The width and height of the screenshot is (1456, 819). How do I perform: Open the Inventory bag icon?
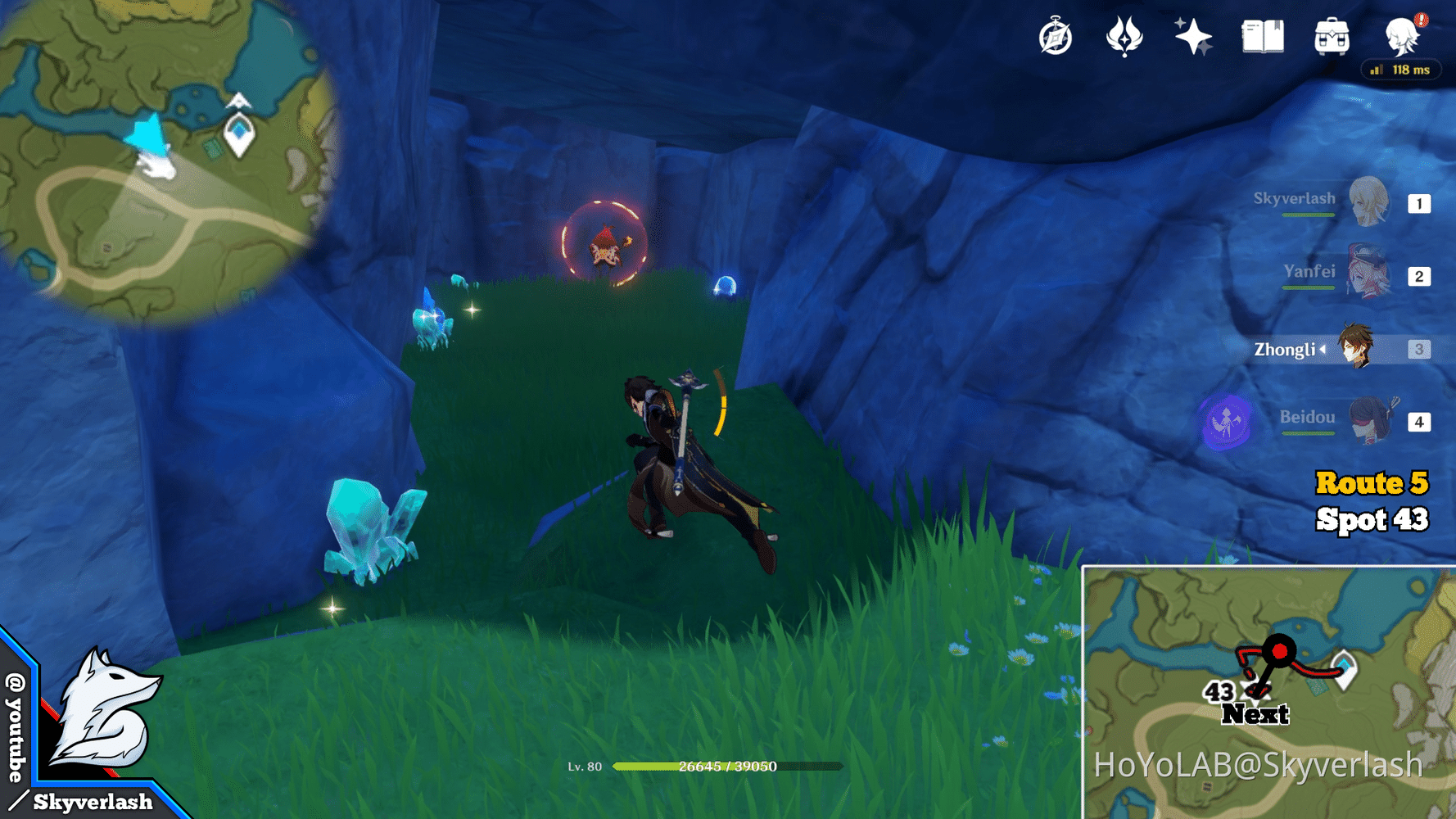pos(1331,37)
